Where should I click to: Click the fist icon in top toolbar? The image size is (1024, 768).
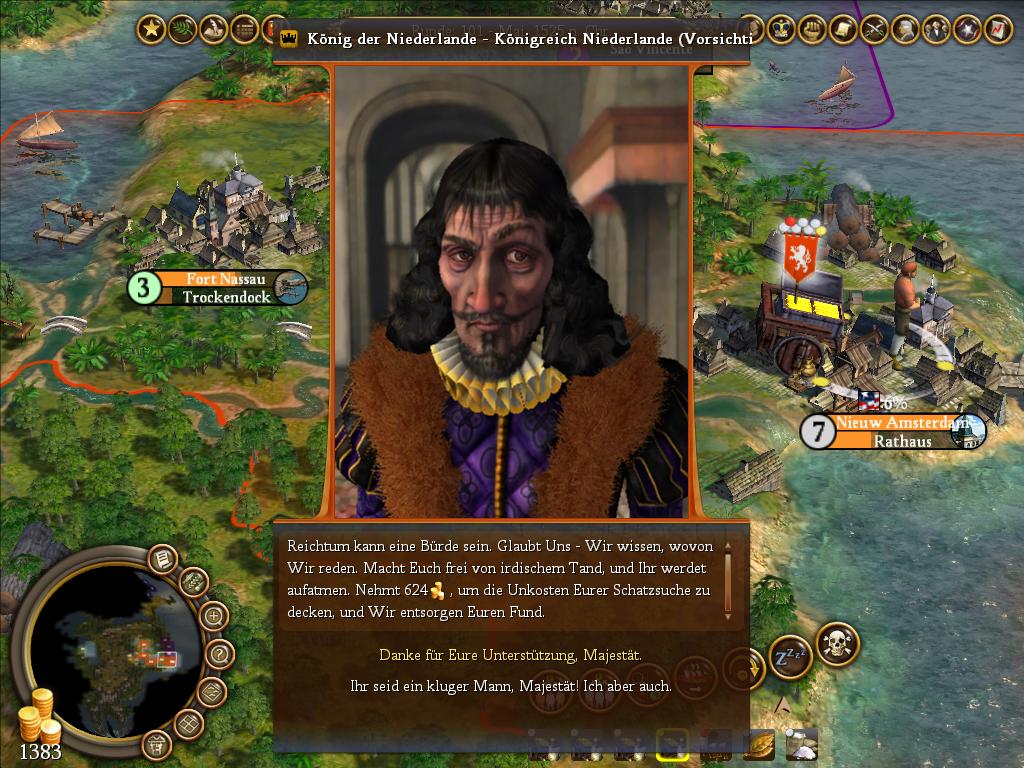812,30
